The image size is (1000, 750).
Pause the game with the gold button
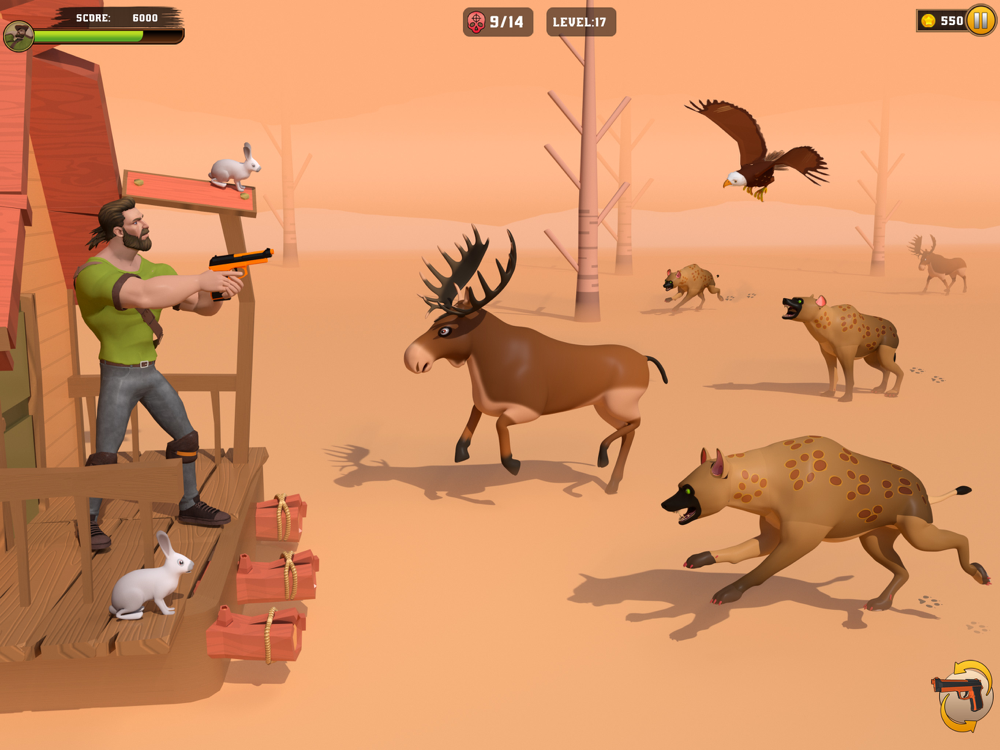coord(980,21)
